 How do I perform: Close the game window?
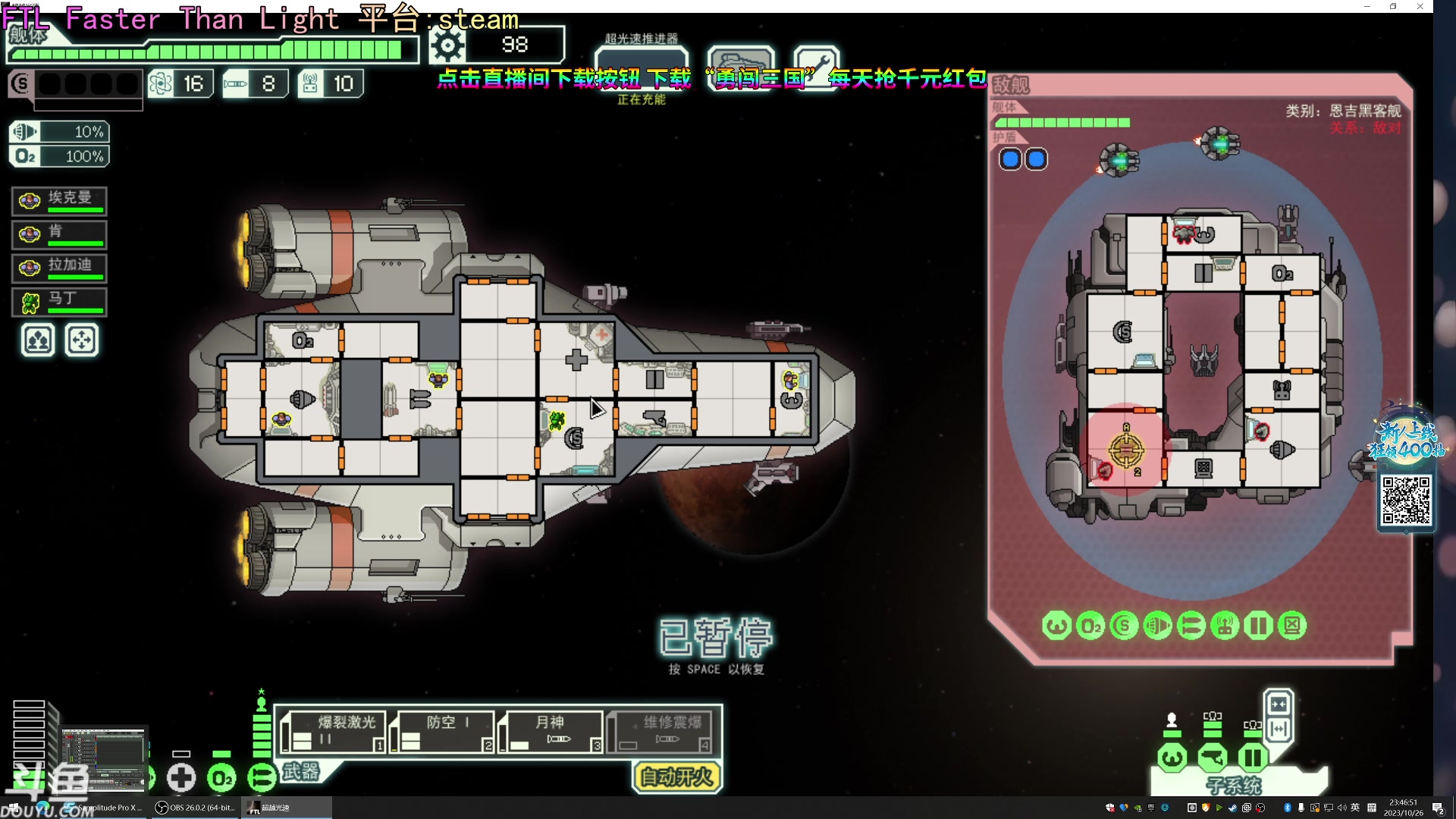(1420, 7)
